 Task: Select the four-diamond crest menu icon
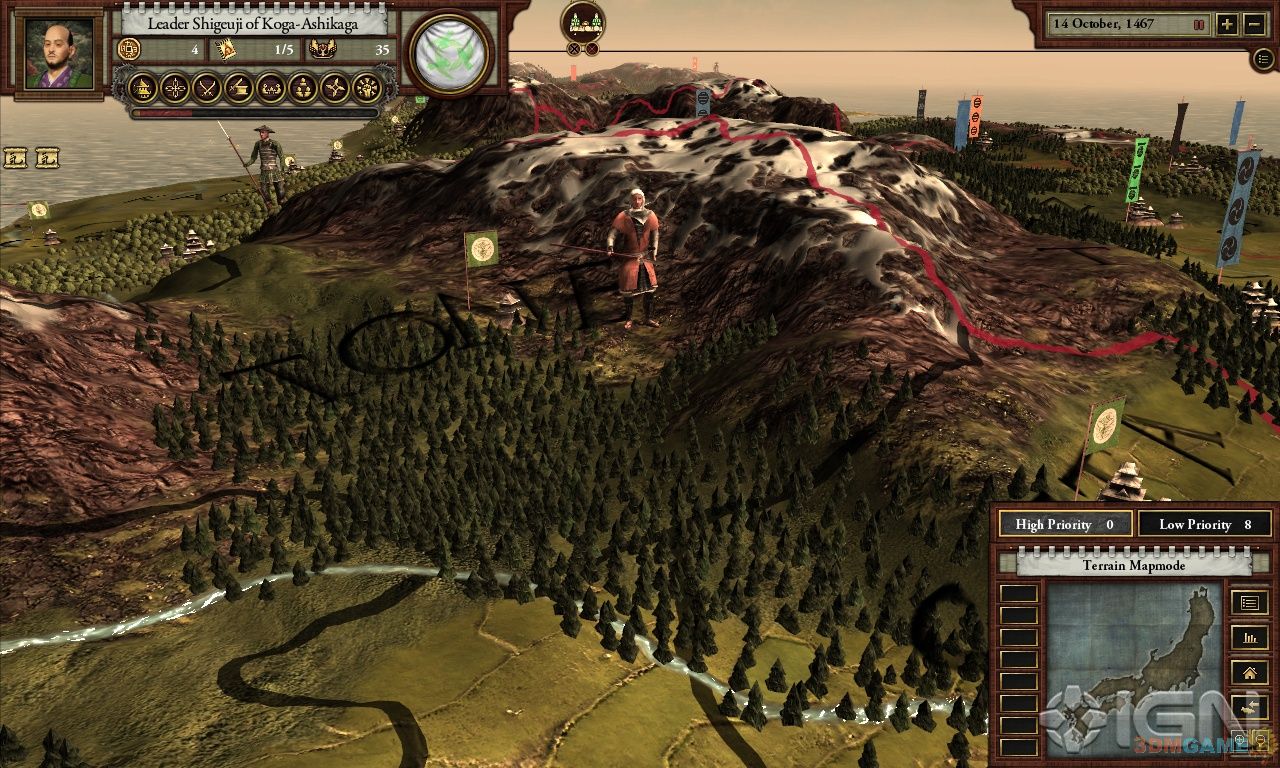point(176,88)
